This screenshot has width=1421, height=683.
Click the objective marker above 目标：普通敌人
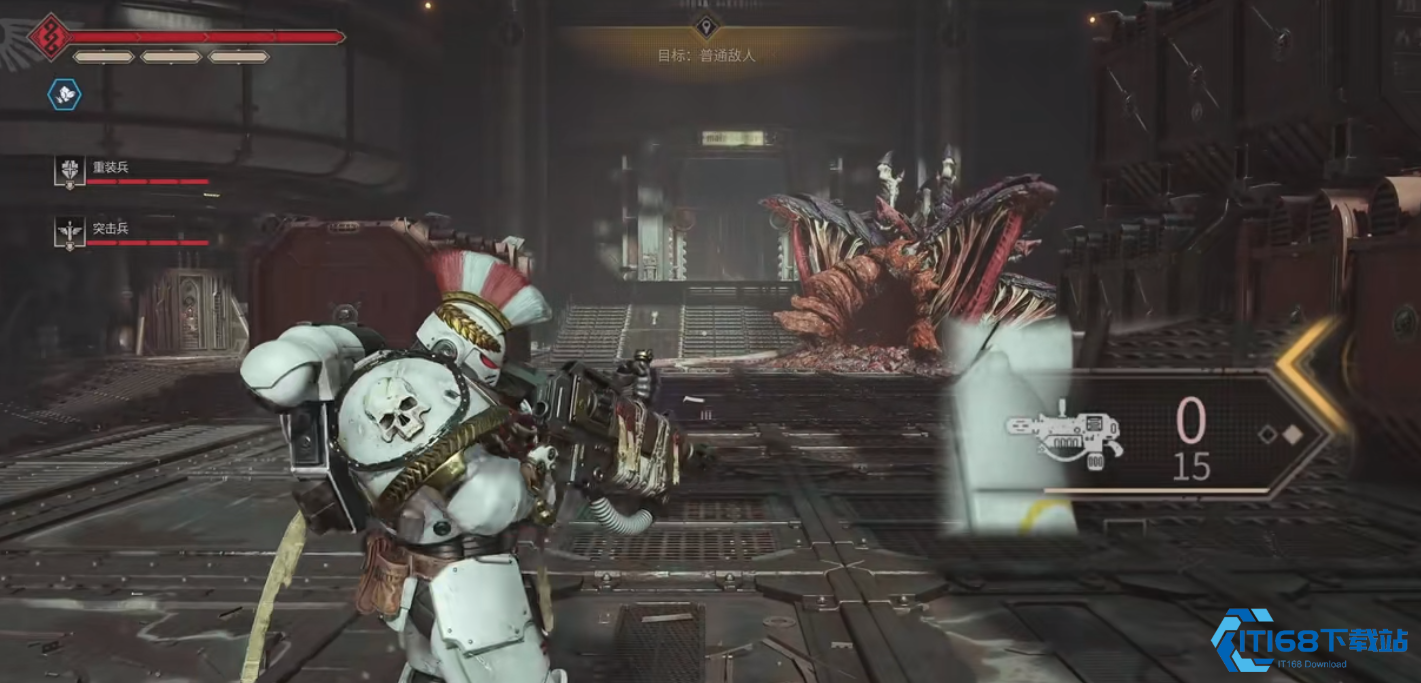706,26
